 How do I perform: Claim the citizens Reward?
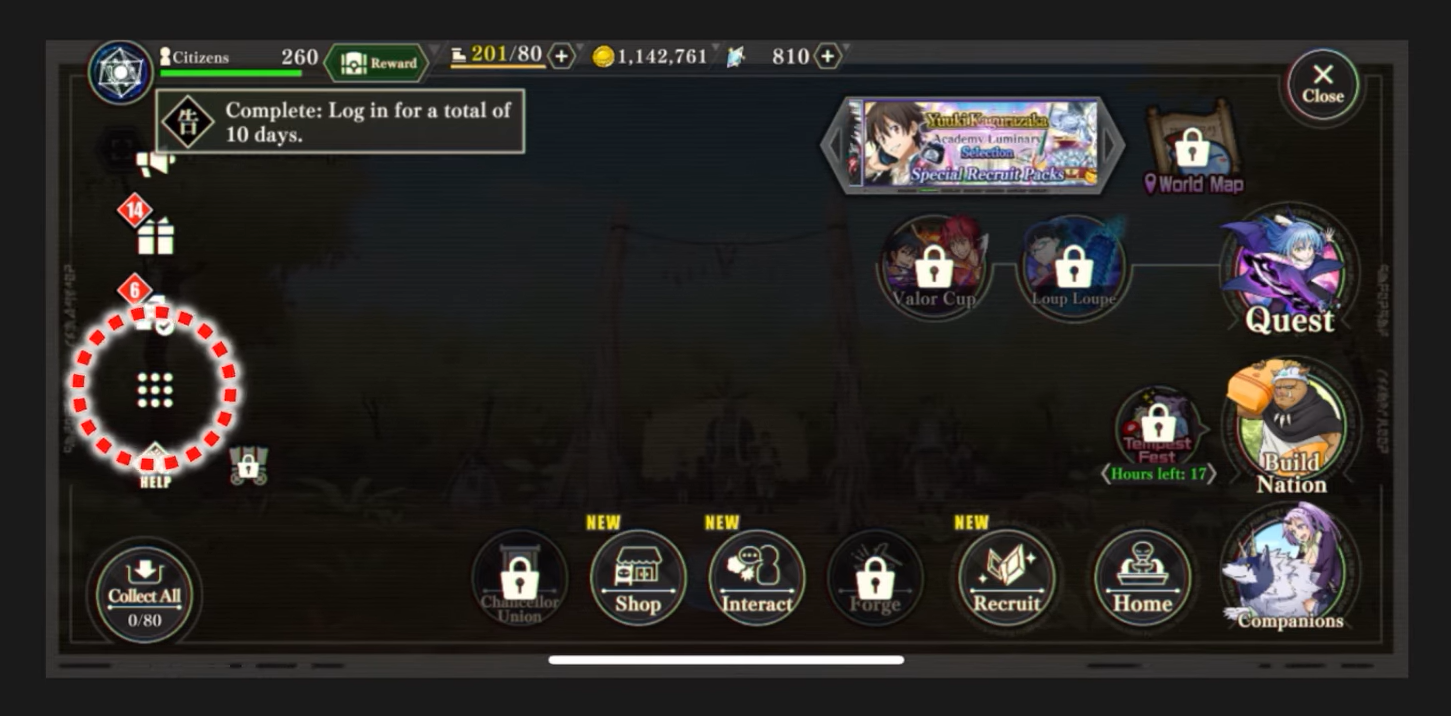378,63
